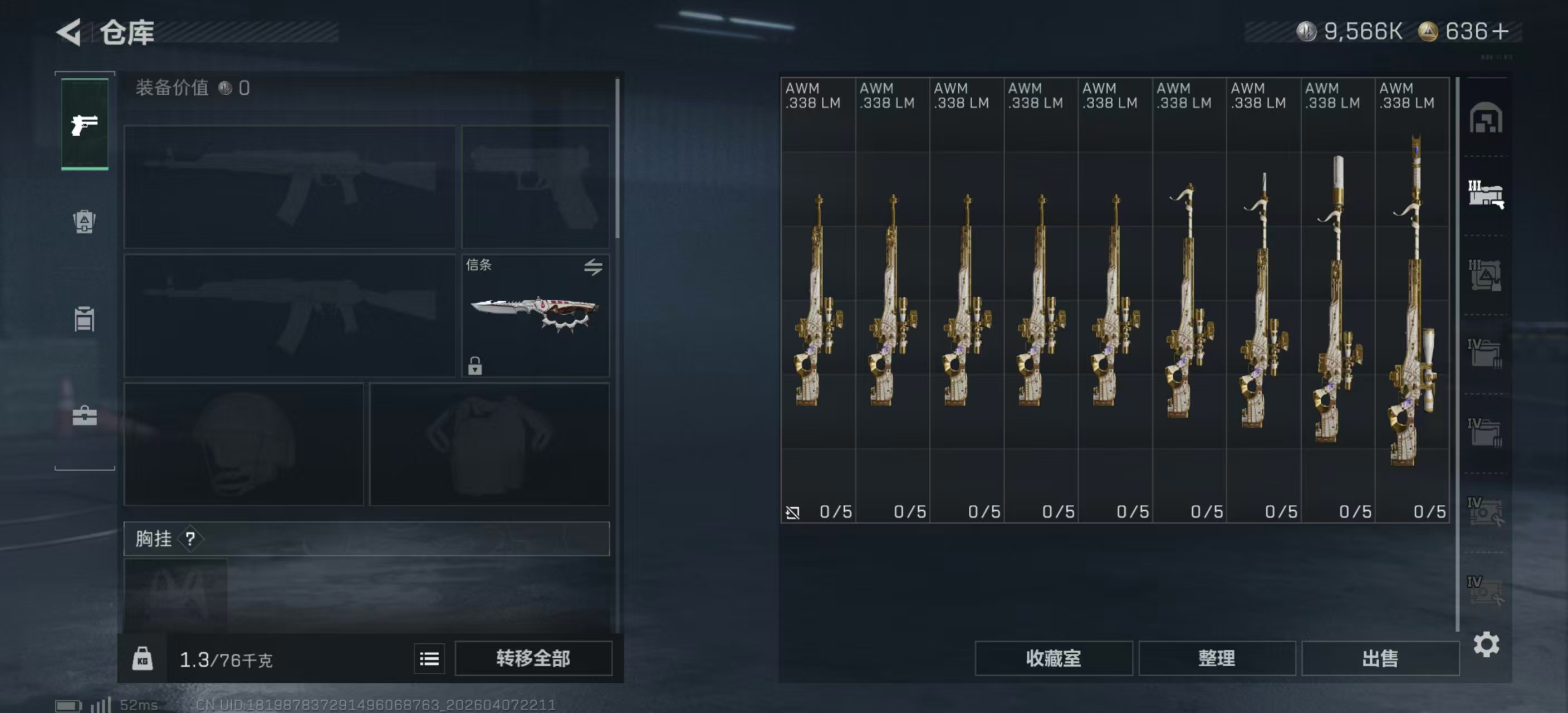Open the list view icon beside 转移全部
Viewport: 1568px width, 713px height.
click(x=429, y=658)
